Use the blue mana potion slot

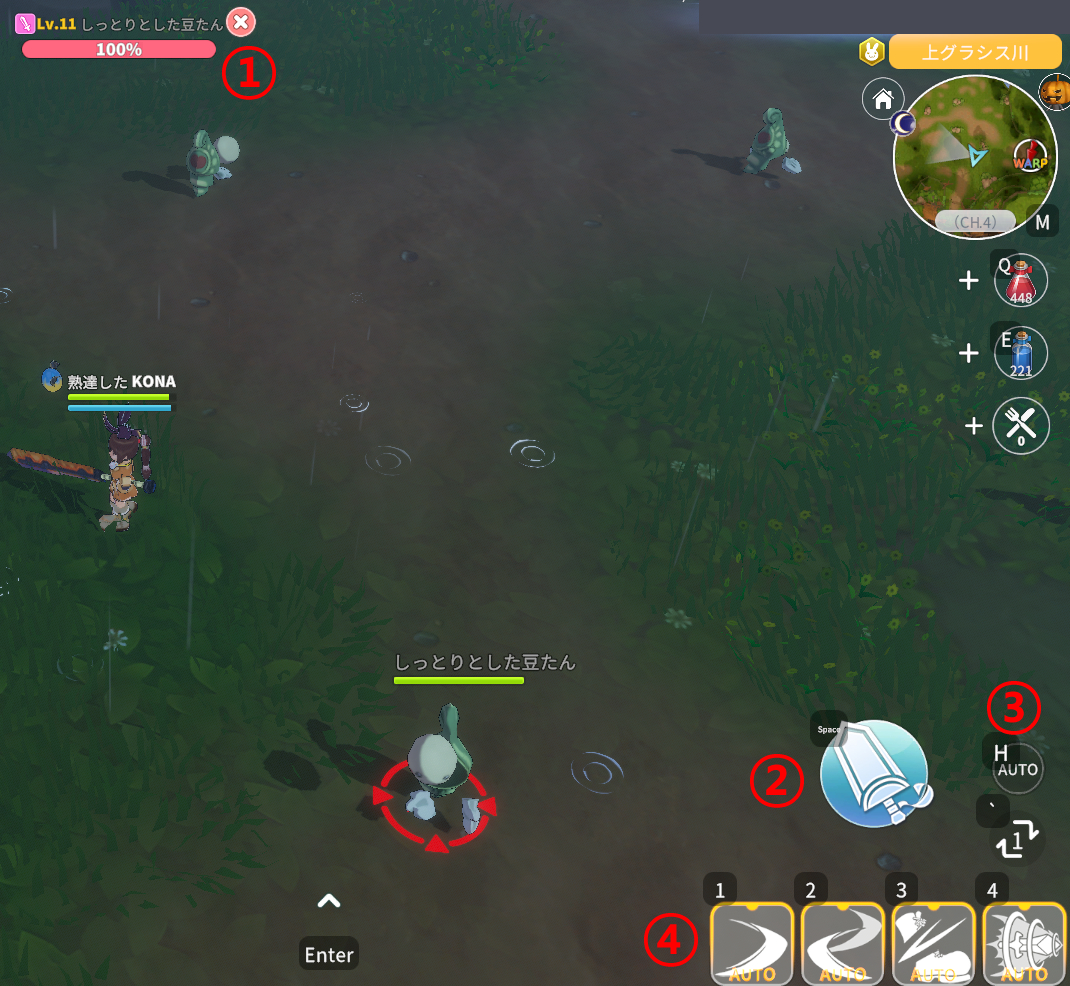tap(1021, 354)
